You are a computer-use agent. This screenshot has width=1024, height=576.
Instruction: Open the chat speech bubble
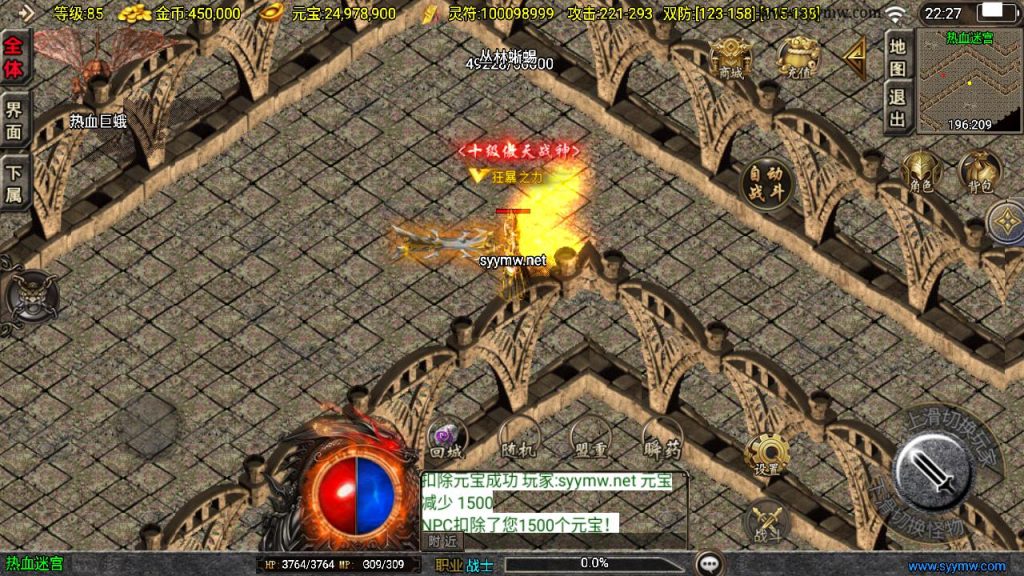(x=710, y=564)
